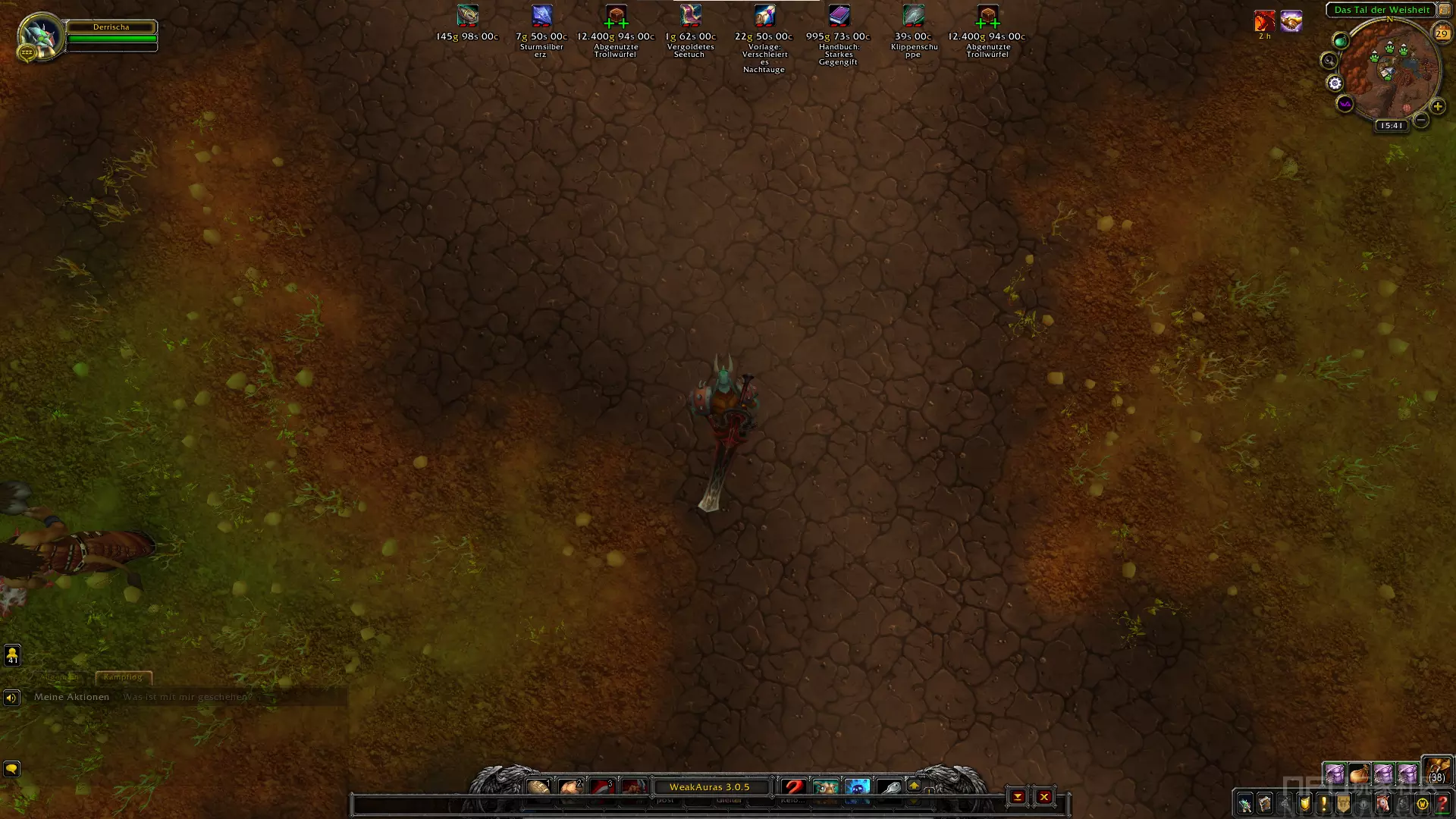
Task: Minimize the WeakAuras 3.0.5 window
Action: tap(1018, 797)
